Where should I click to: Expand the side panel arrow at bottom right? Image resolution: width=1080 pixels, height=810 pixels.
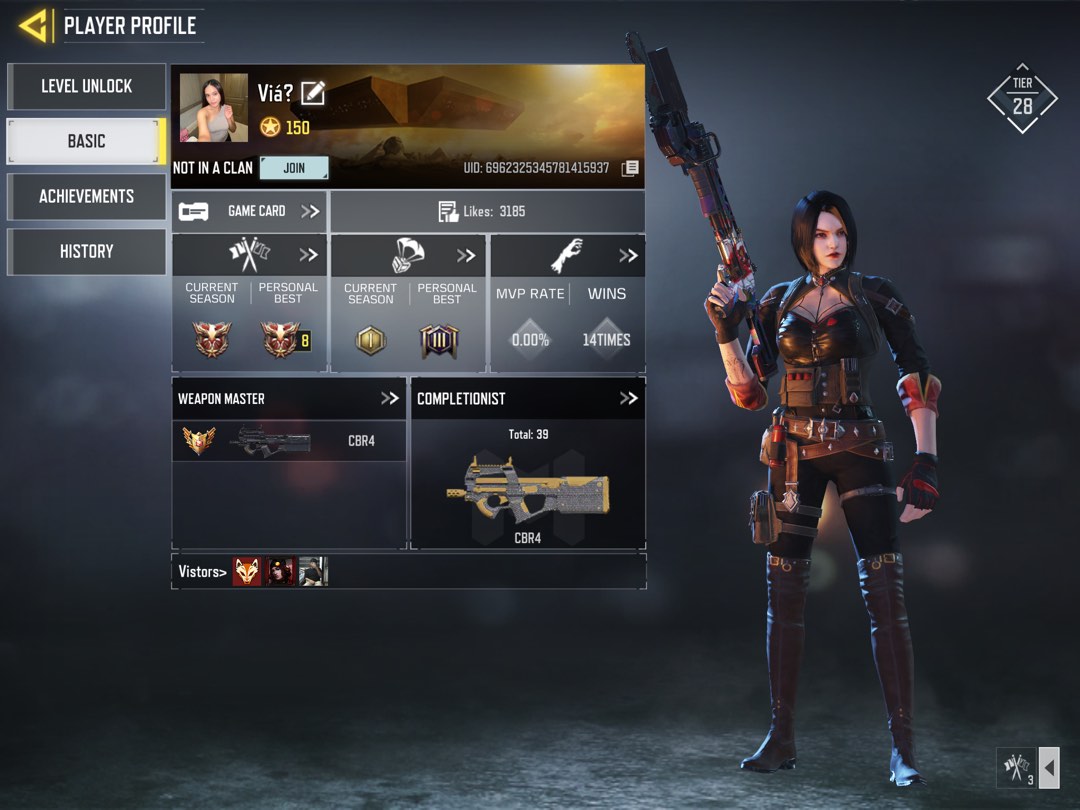(x=1049, y=769)
